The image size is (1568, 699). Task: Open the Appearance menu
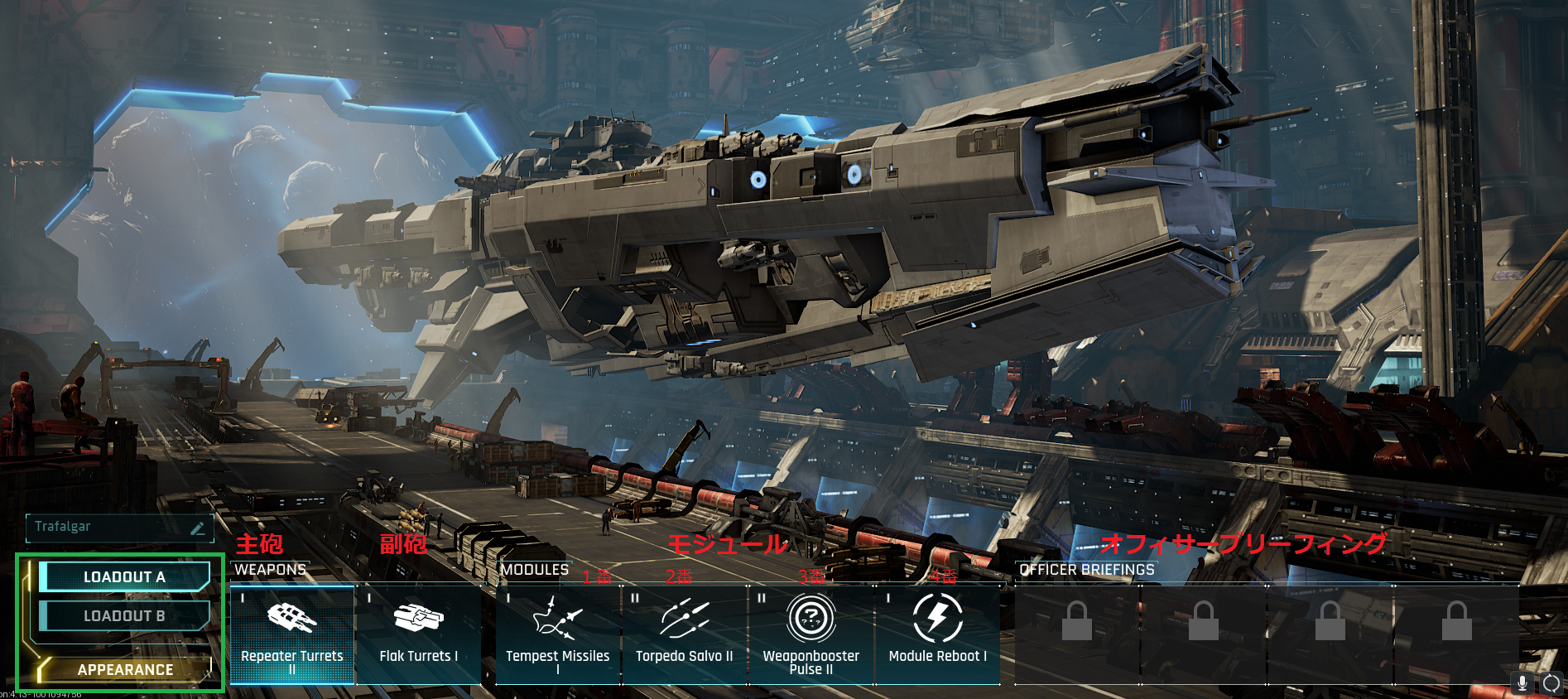tap(125, 669)
